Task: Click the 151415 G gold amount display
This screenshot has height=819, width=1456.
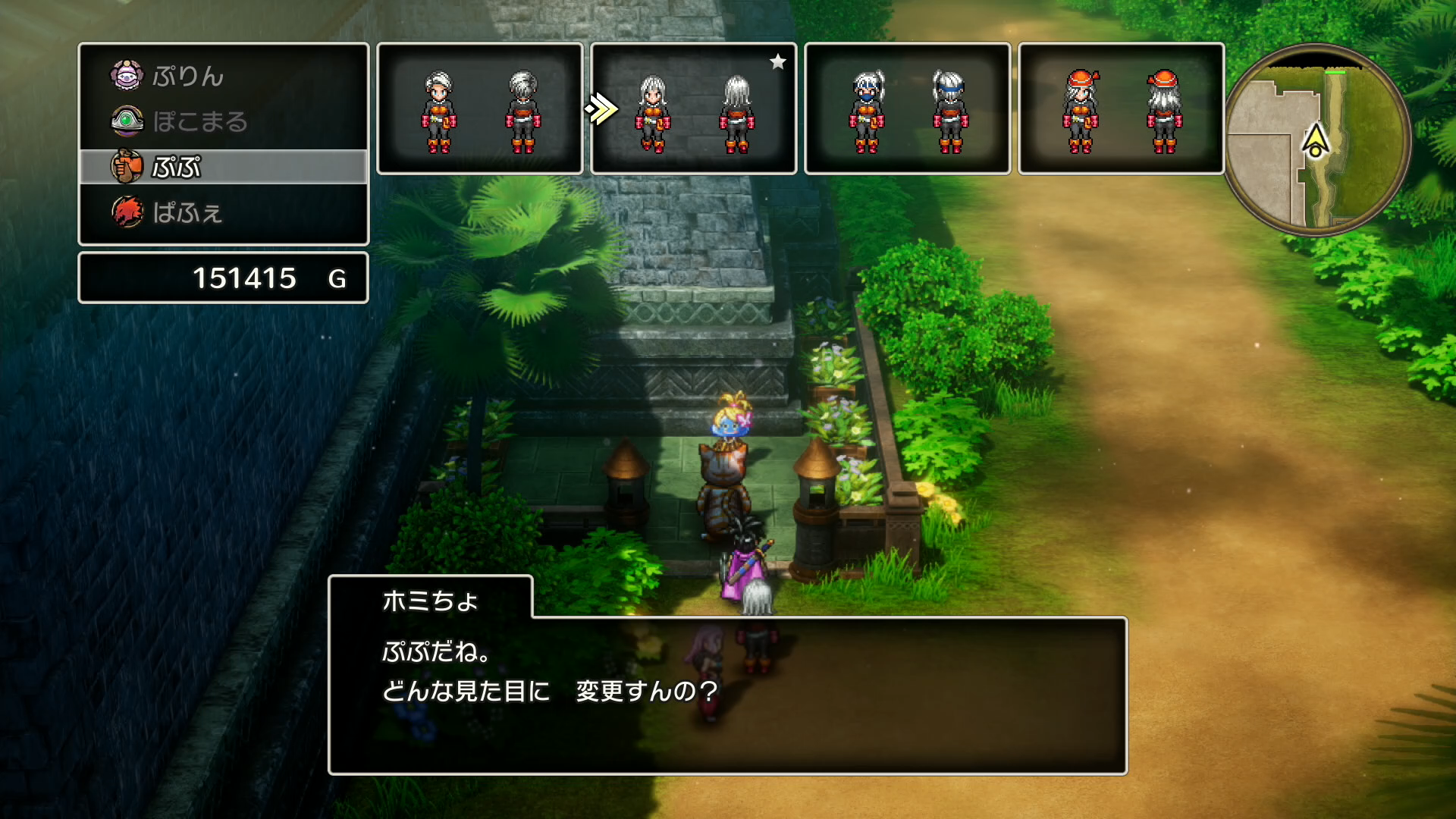Action: click(x=246, y=278)
